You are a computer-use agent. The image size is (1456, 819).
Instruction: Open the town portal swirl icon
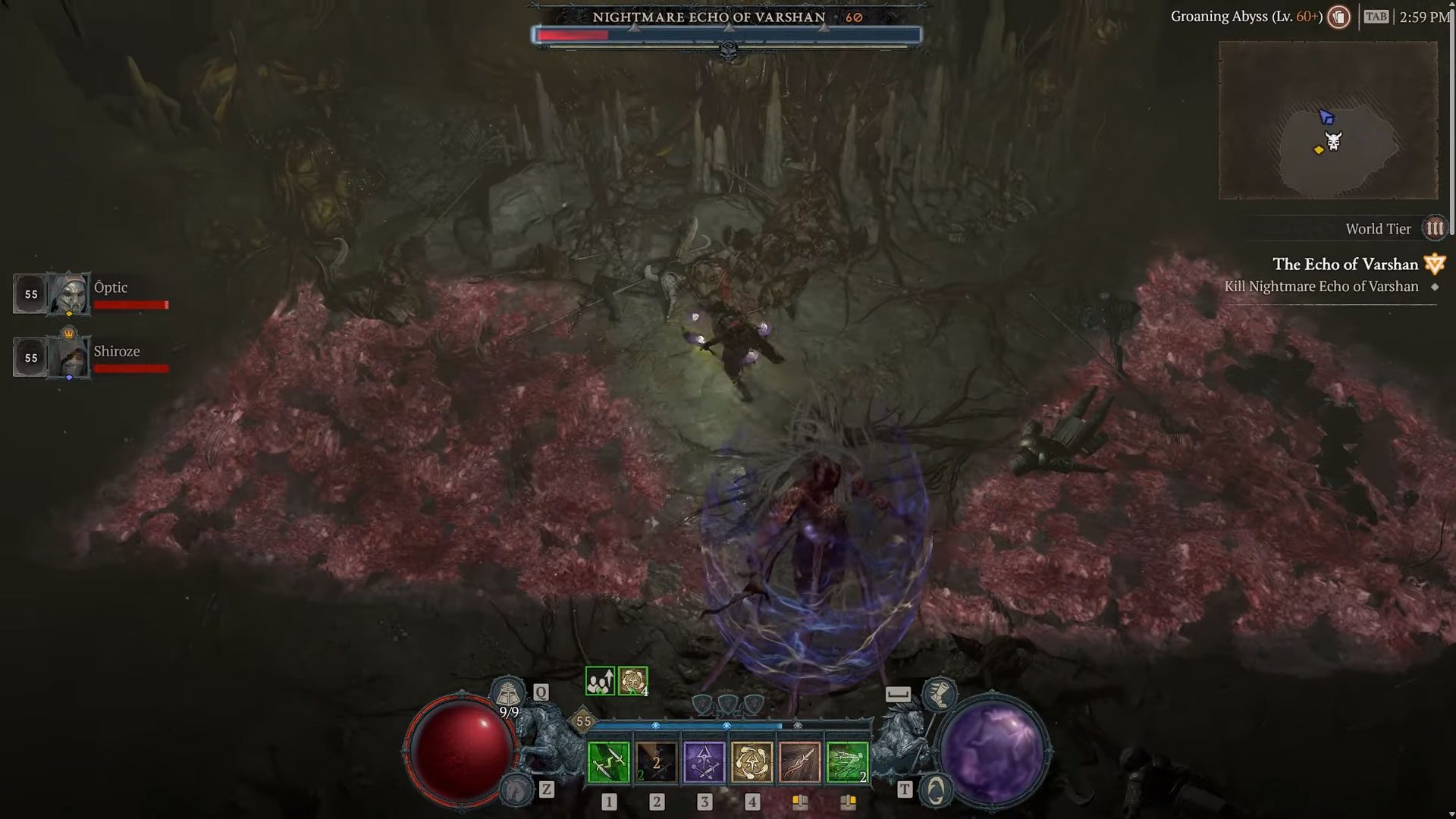click(936, 790)
